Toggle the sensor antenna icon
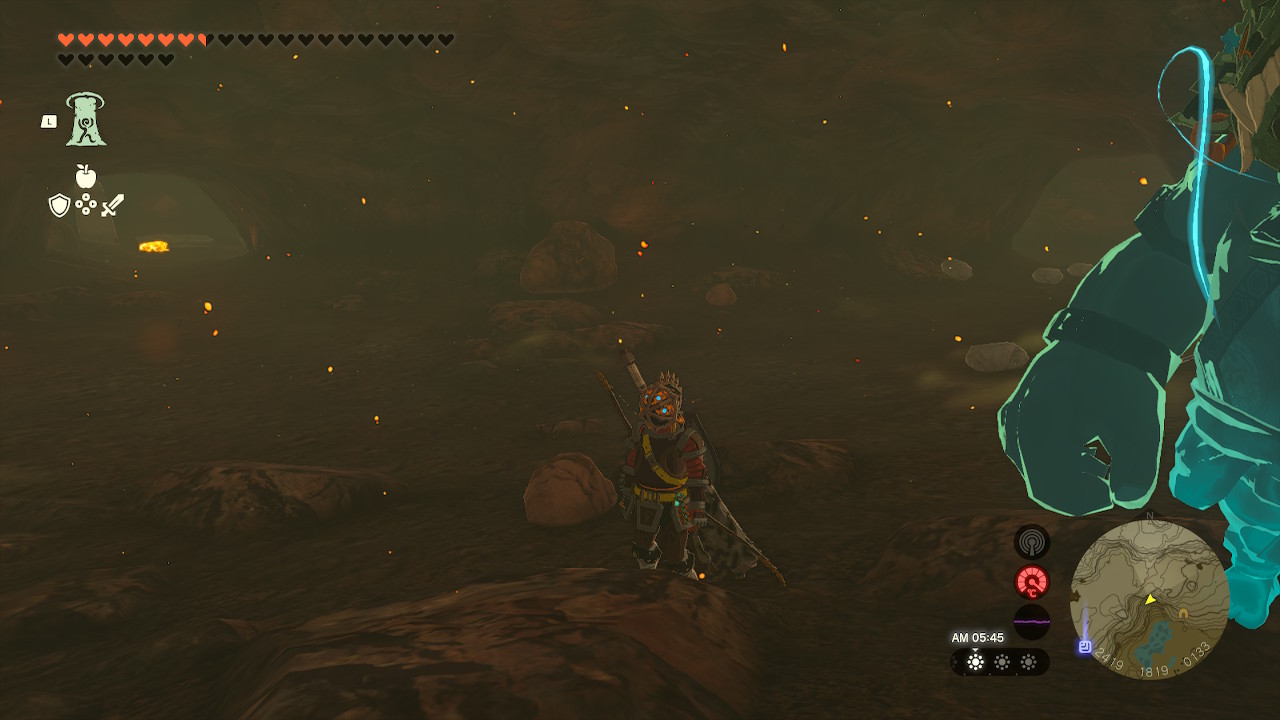This screenshot has width=1280, height=720. click(1032, 543)
